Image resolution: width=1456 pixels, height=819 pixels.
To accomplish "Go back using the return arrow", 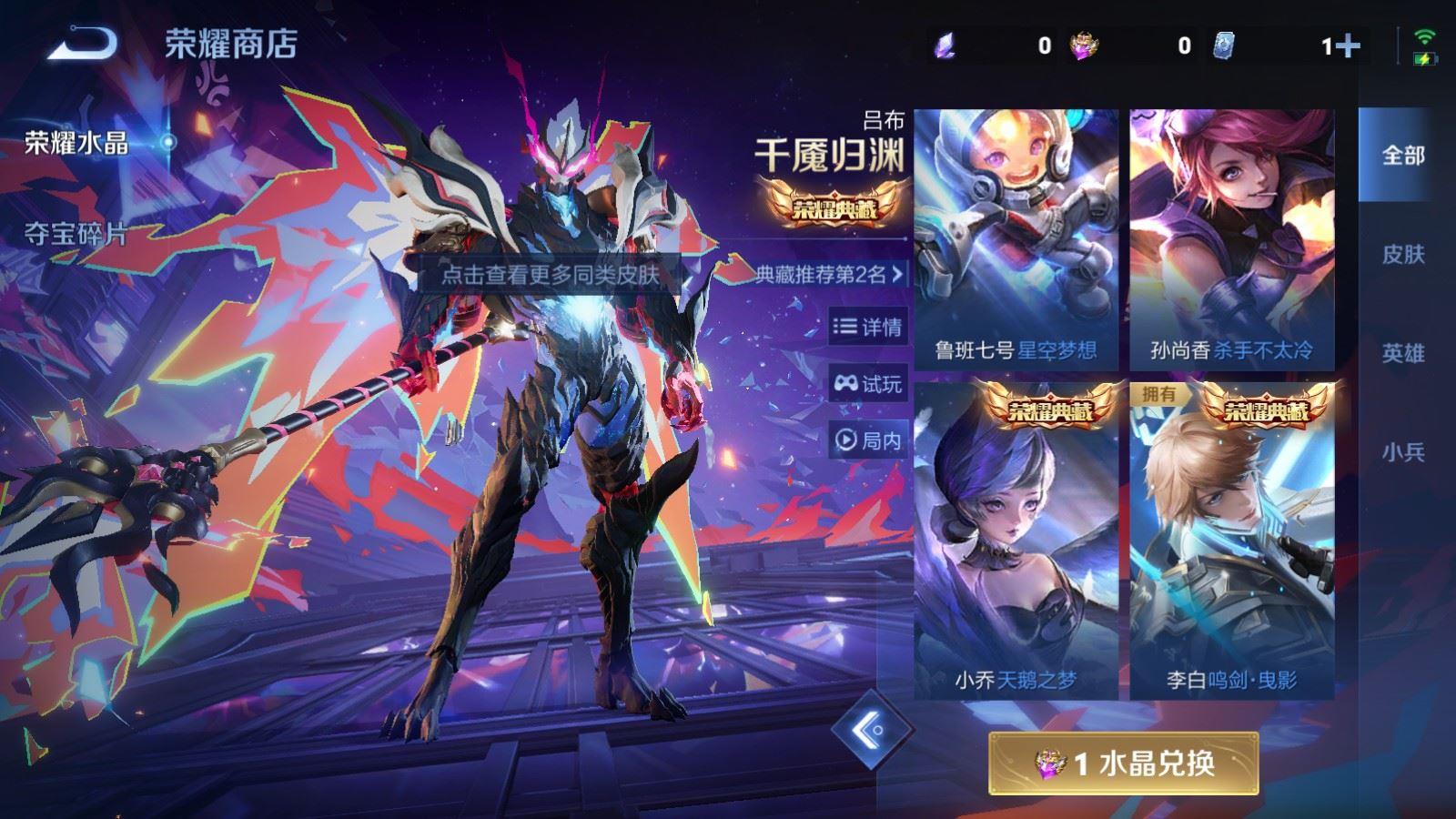I will 83,43.
